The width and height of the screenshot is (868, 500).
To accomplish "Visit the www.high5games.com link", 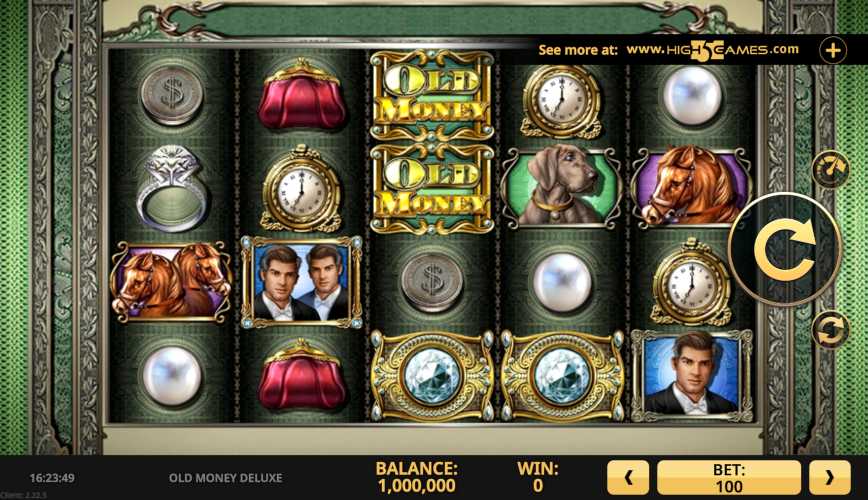I will (712, 49).
